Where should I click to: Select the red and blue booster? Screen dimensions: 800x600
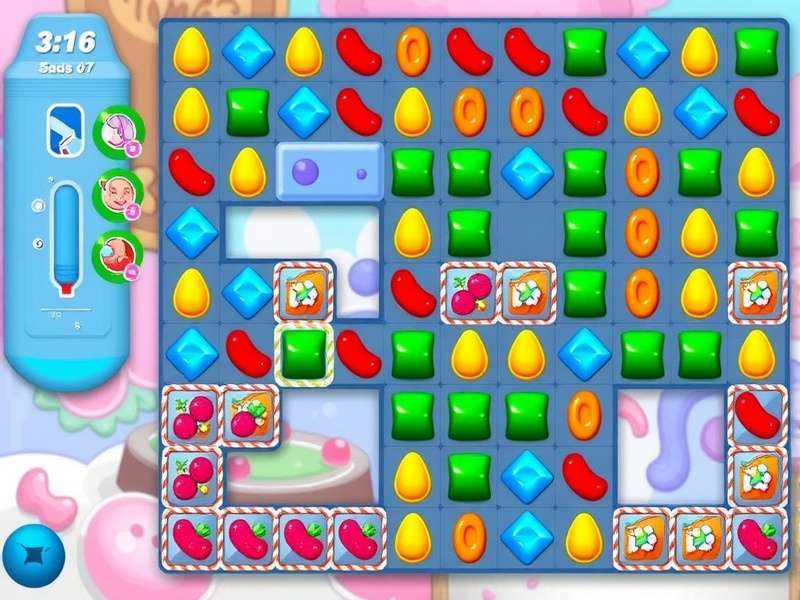pos(118,256)
